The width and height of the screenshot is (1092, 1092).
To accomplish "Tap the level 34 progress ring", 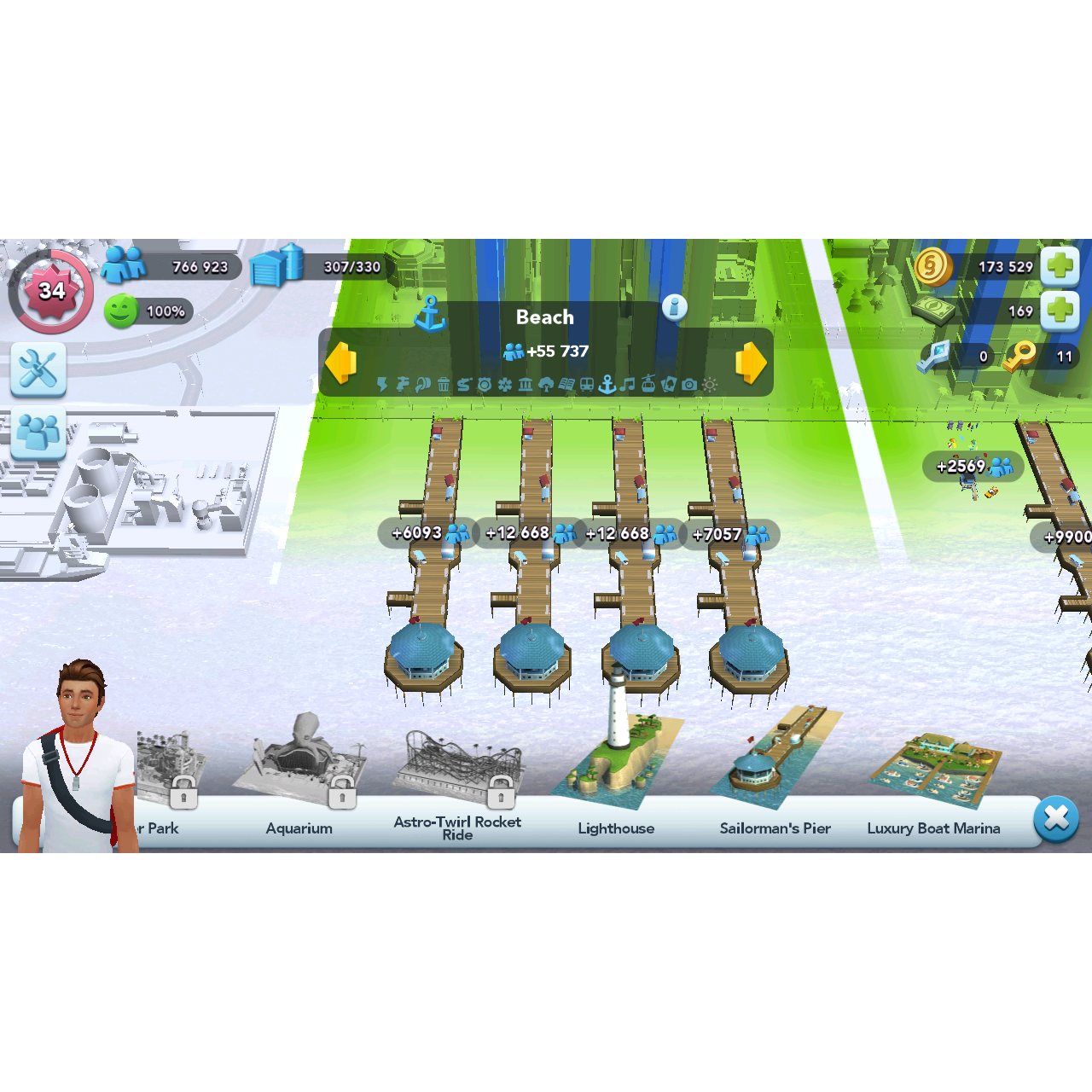I will (x=50, y=290).
